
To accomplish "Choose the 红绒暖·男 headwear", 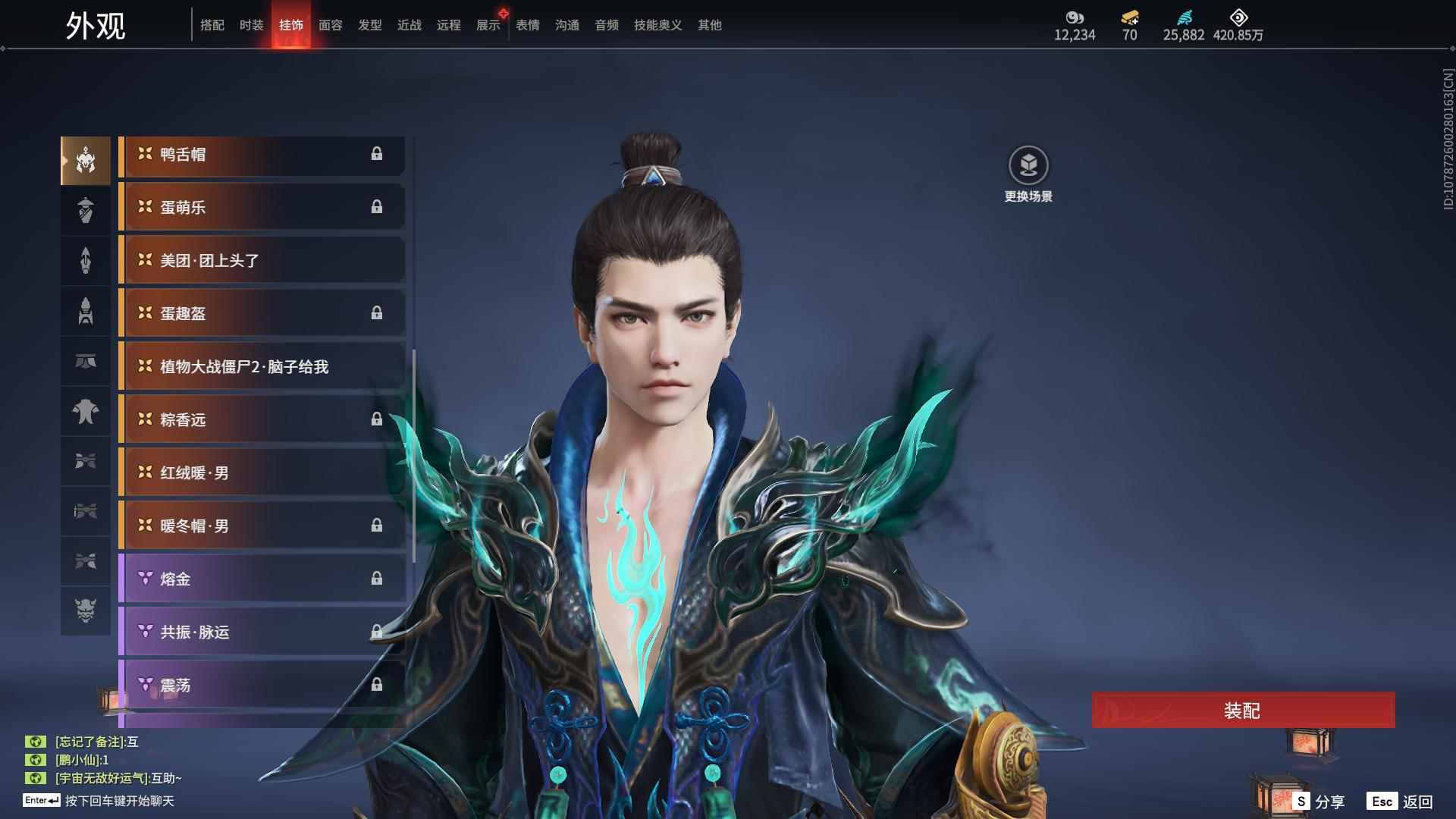I will [262, 473].
